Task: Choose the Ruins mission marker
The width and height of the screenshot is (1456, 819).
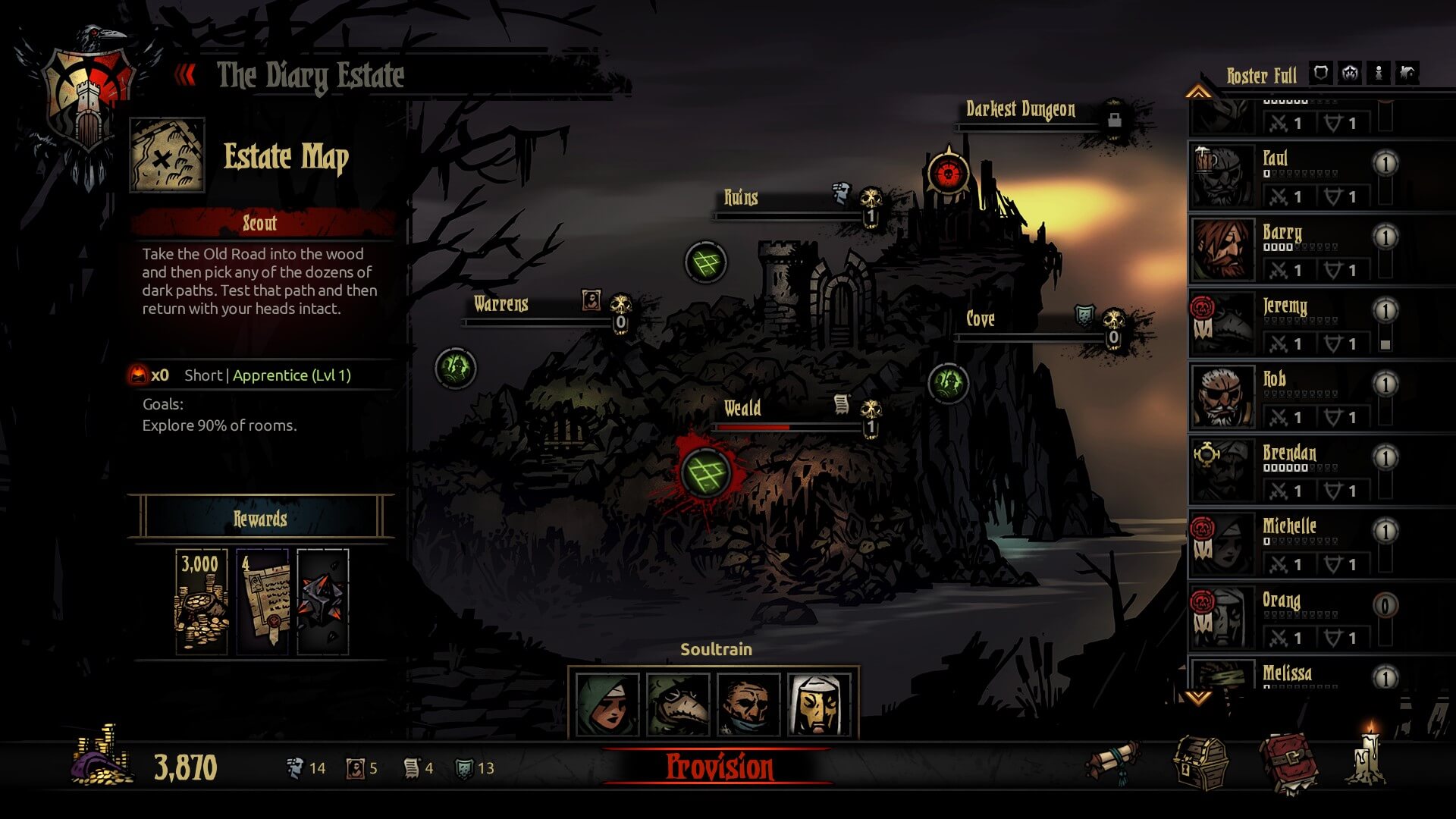Action: (705, 262)
